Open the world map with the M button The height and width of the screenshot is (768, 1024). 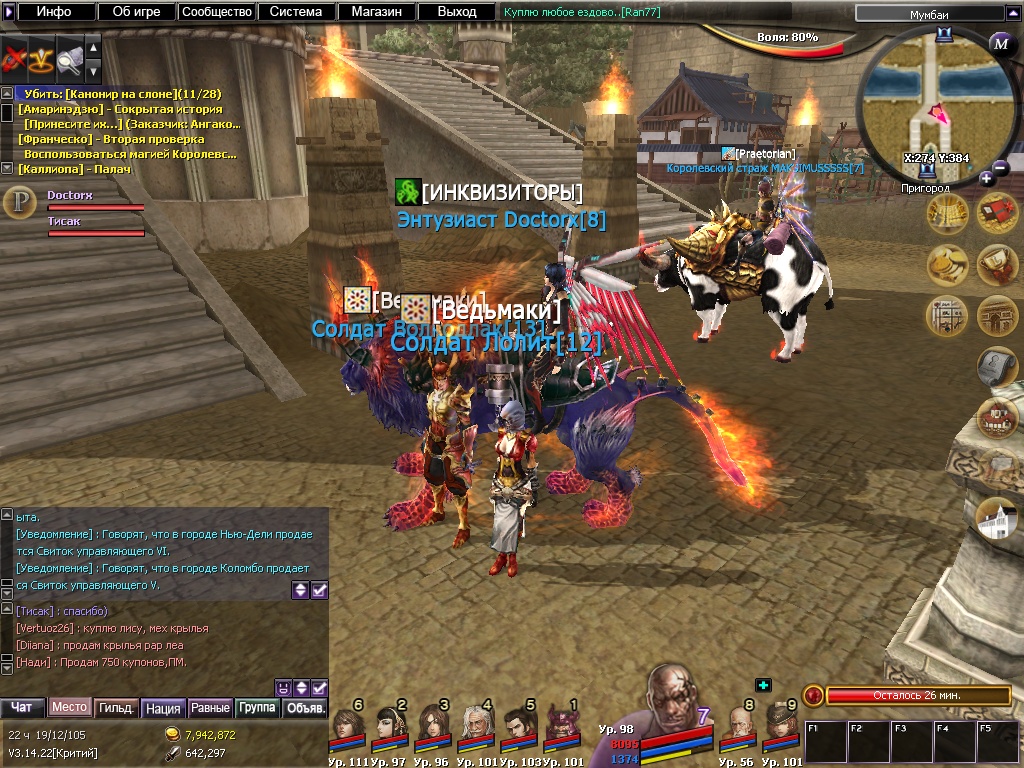click(x=1001, y=43)
